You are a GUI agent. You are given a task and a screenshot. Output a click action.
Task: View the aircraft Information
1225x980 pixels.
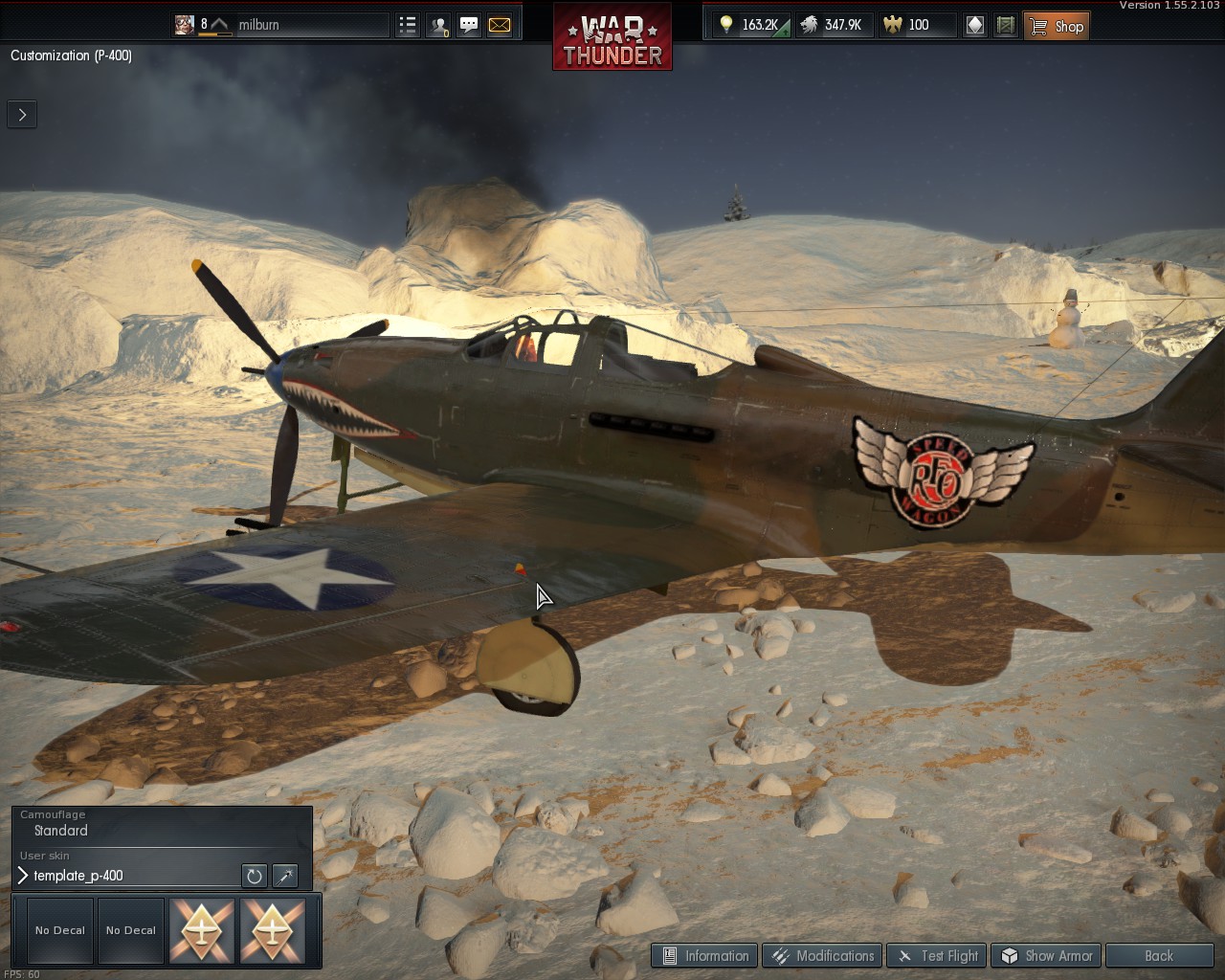[x=705, y=955]
